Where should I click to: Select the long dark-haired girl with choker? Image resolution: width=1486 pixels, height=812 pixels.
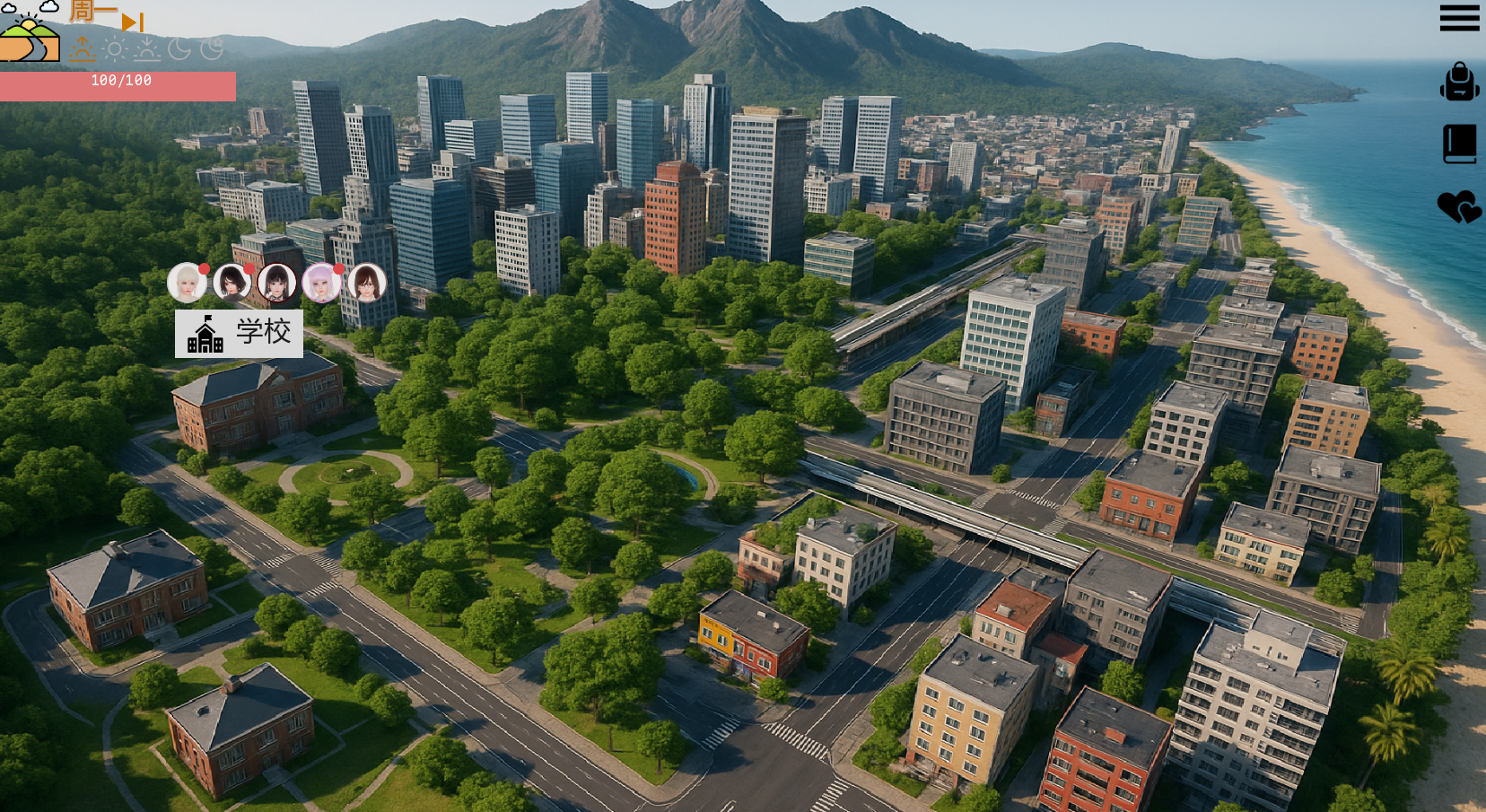coord(276,284)
